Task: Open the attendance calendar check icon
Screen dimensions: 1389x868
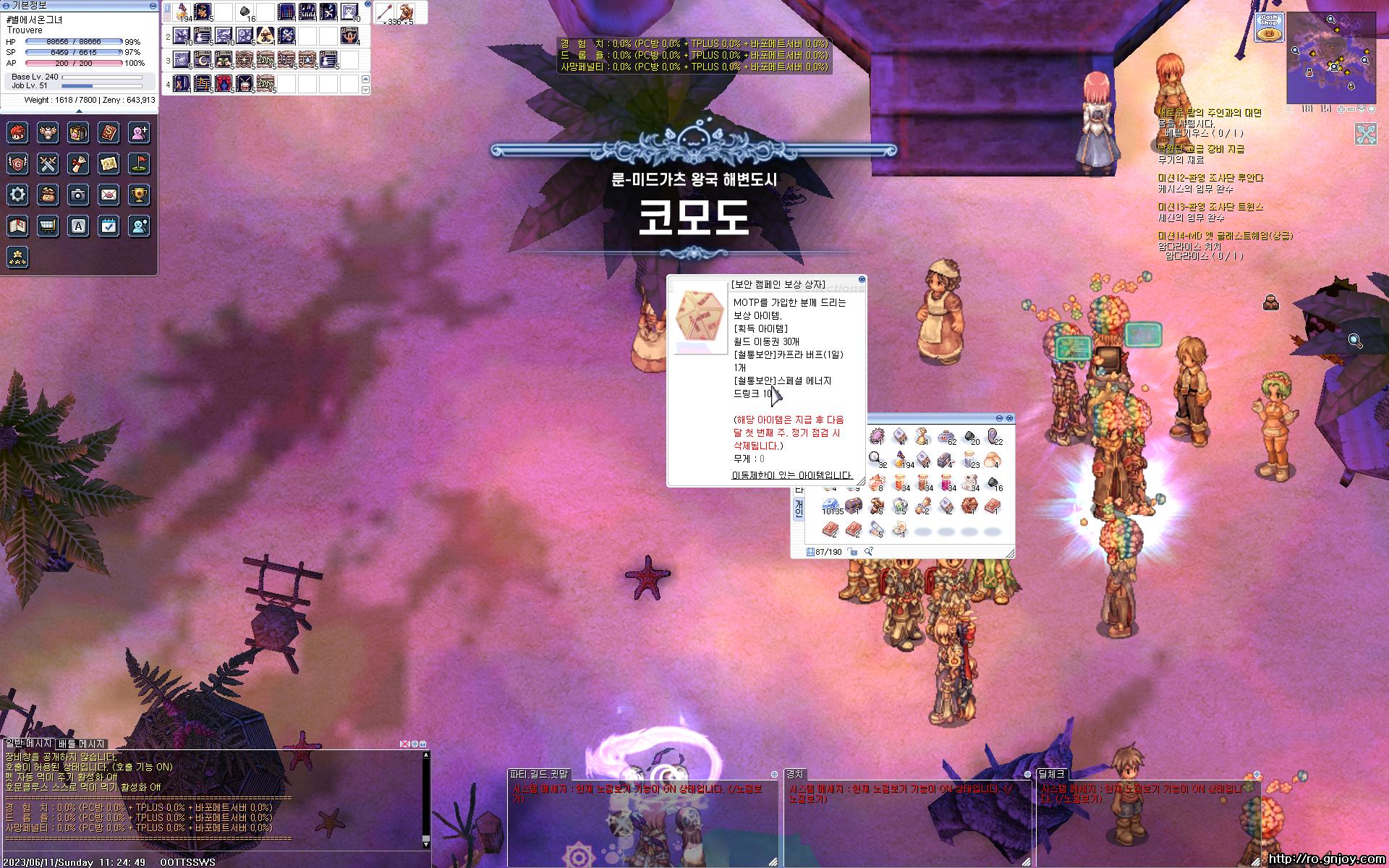Action: (x=109, y=226)
